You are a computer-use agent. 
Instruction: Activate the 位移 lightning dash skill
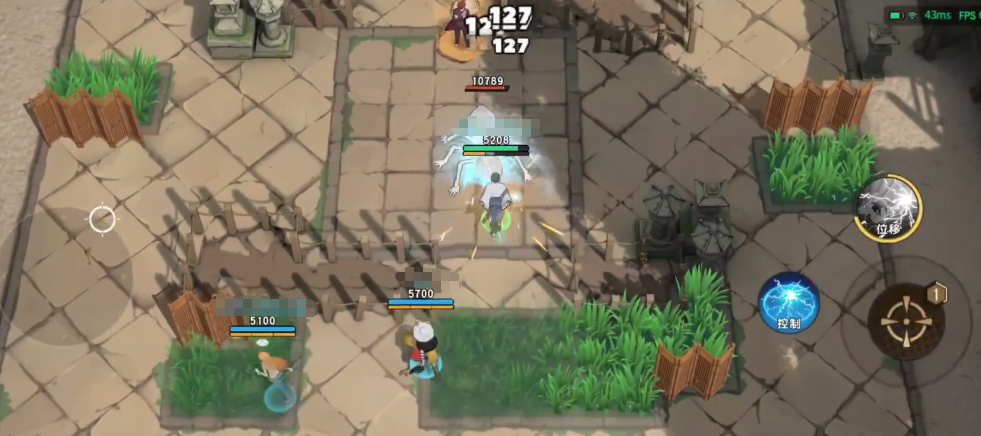point(888,208)
